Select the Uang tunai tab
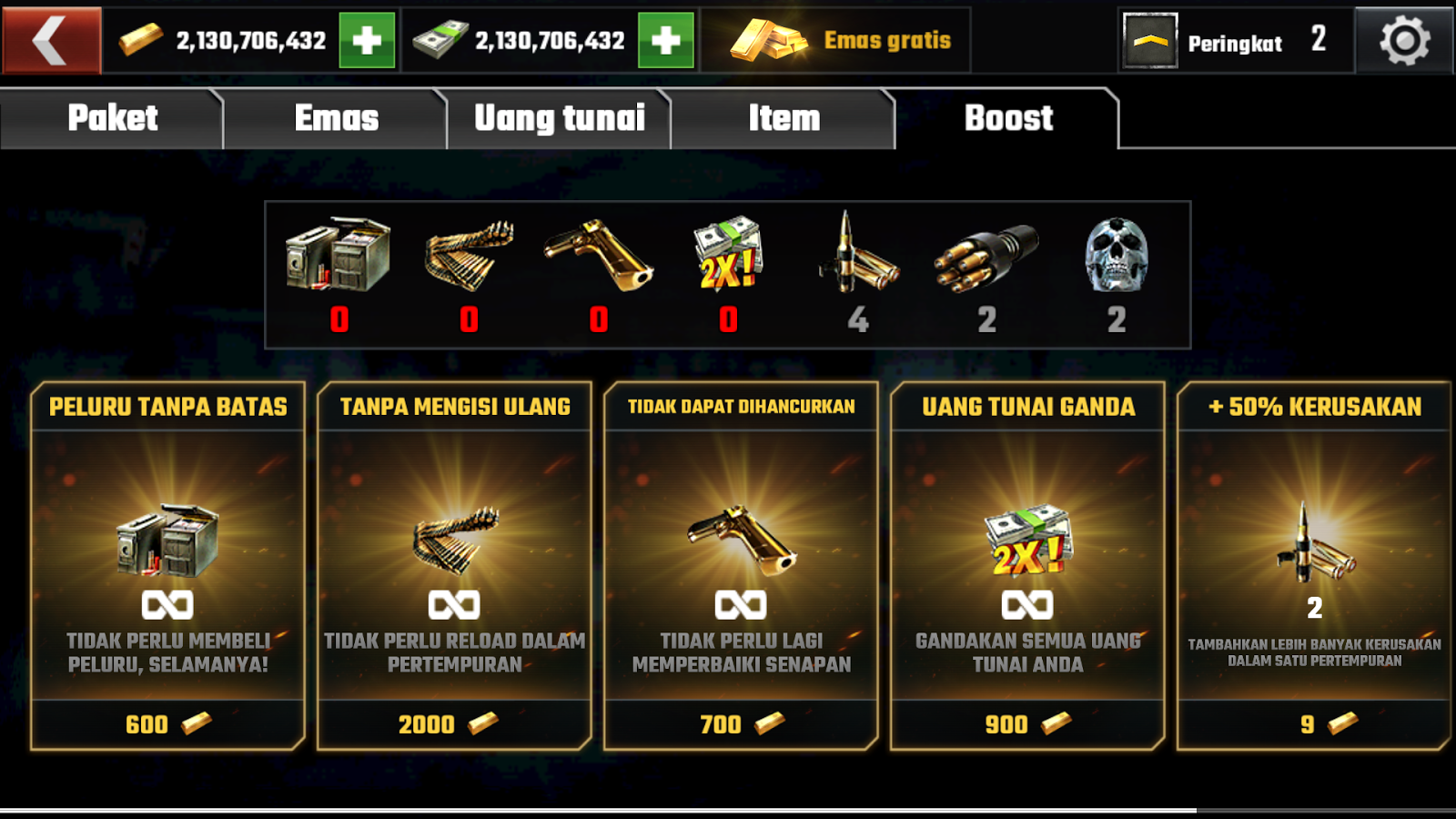Image resolution: width=1456 pixels, height=819 pixels. pyautogui.click(x=557, y=117)
